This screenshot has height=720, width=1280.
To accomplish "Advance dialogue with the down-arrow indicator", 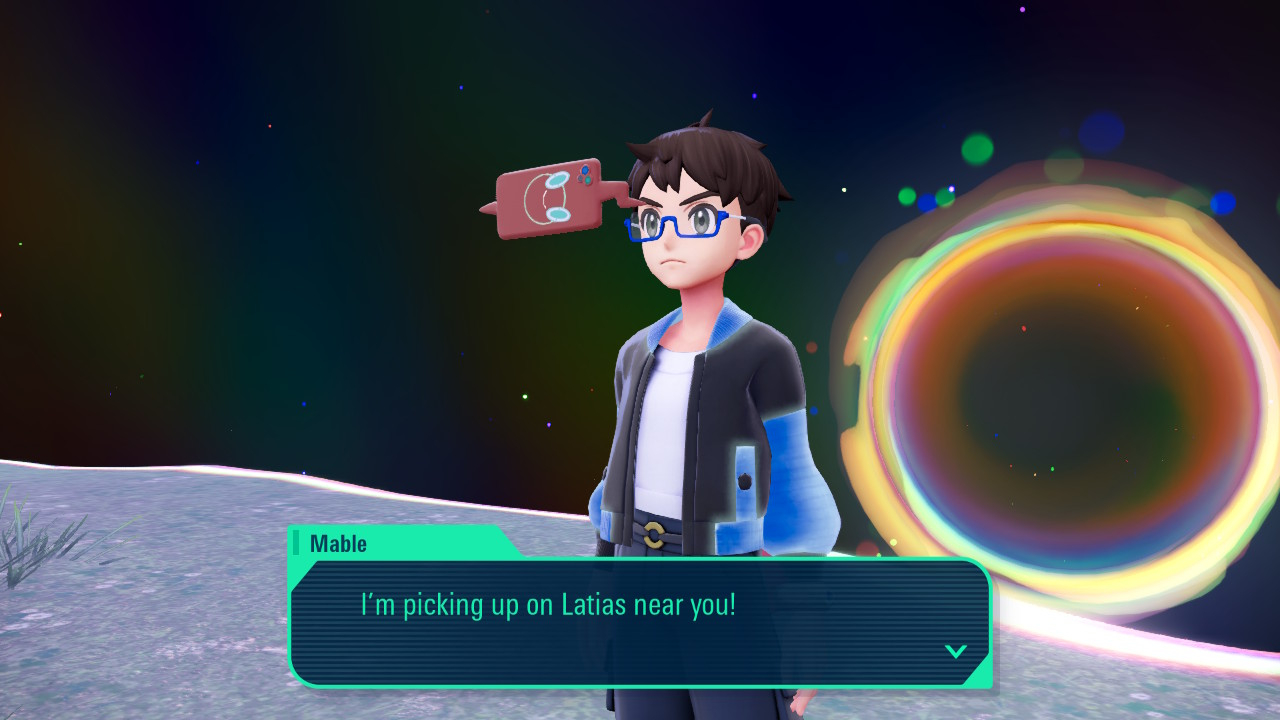I will 955,651.
